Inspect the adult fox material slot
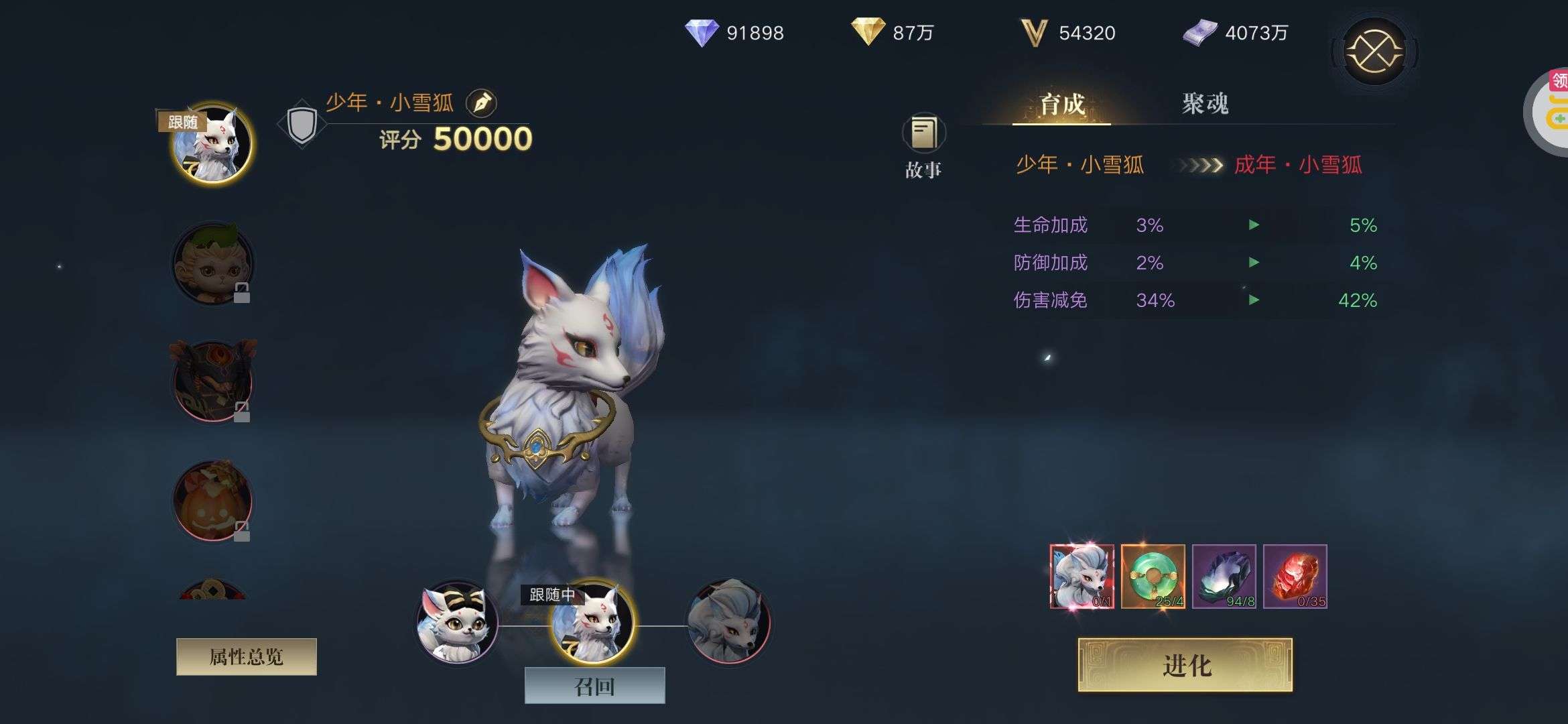Screen dimensions: 1568x724 pos(1082,577)
